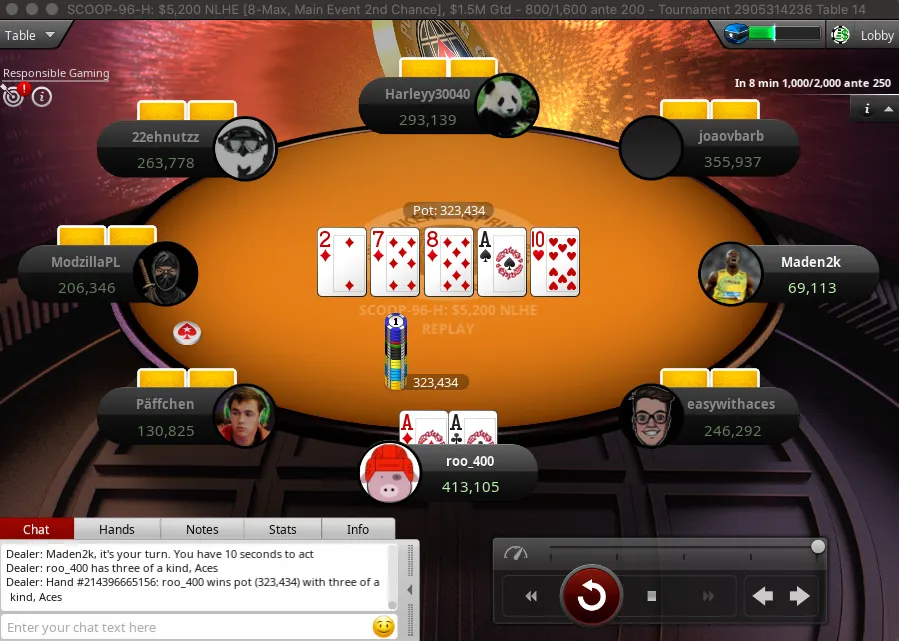Expand the tournament info panel arrow
The height and width of the screenshot is (641, 899).
[888, 109]
